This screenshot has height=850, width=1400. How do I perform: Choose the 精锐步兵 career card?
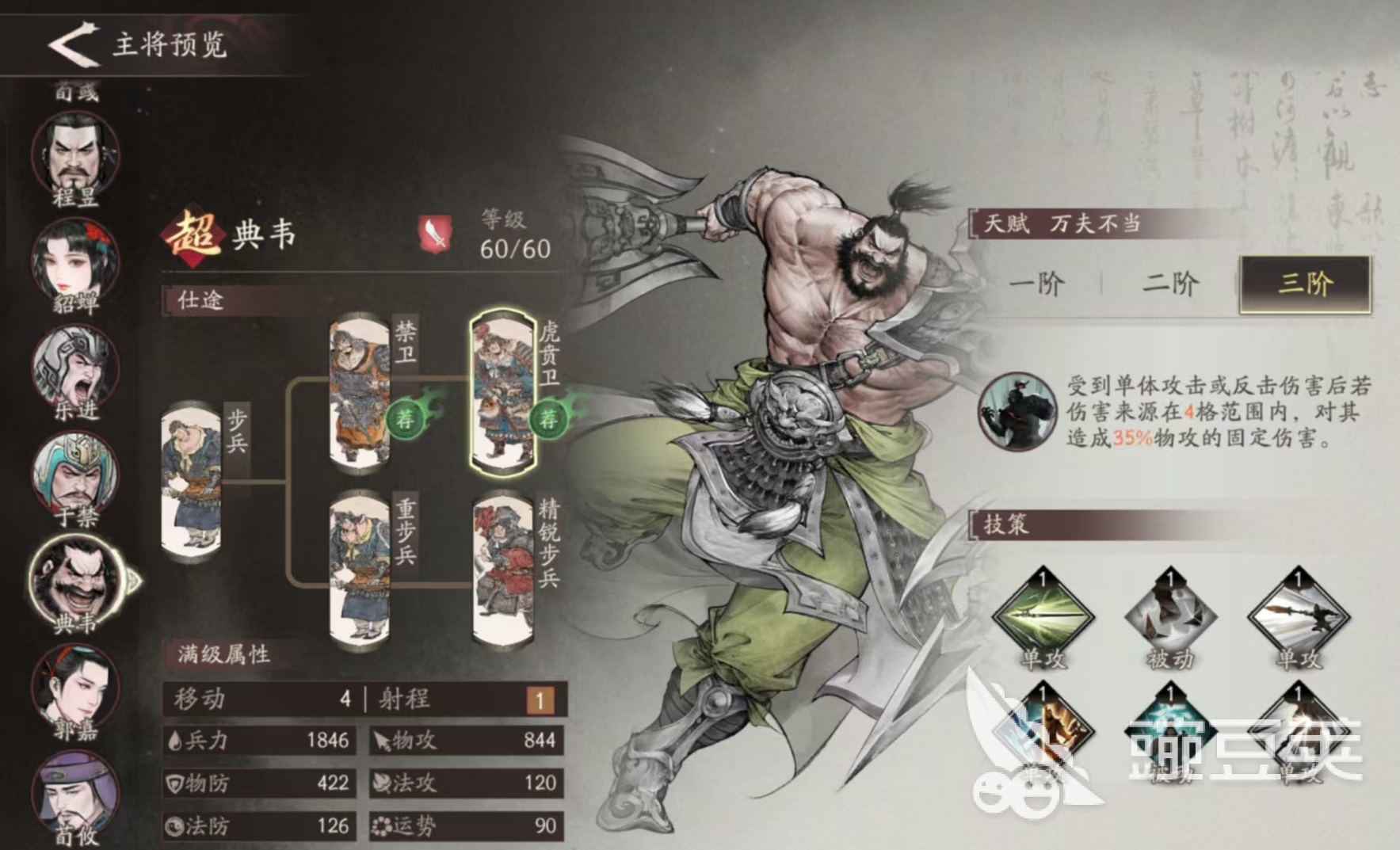[502, 566]
